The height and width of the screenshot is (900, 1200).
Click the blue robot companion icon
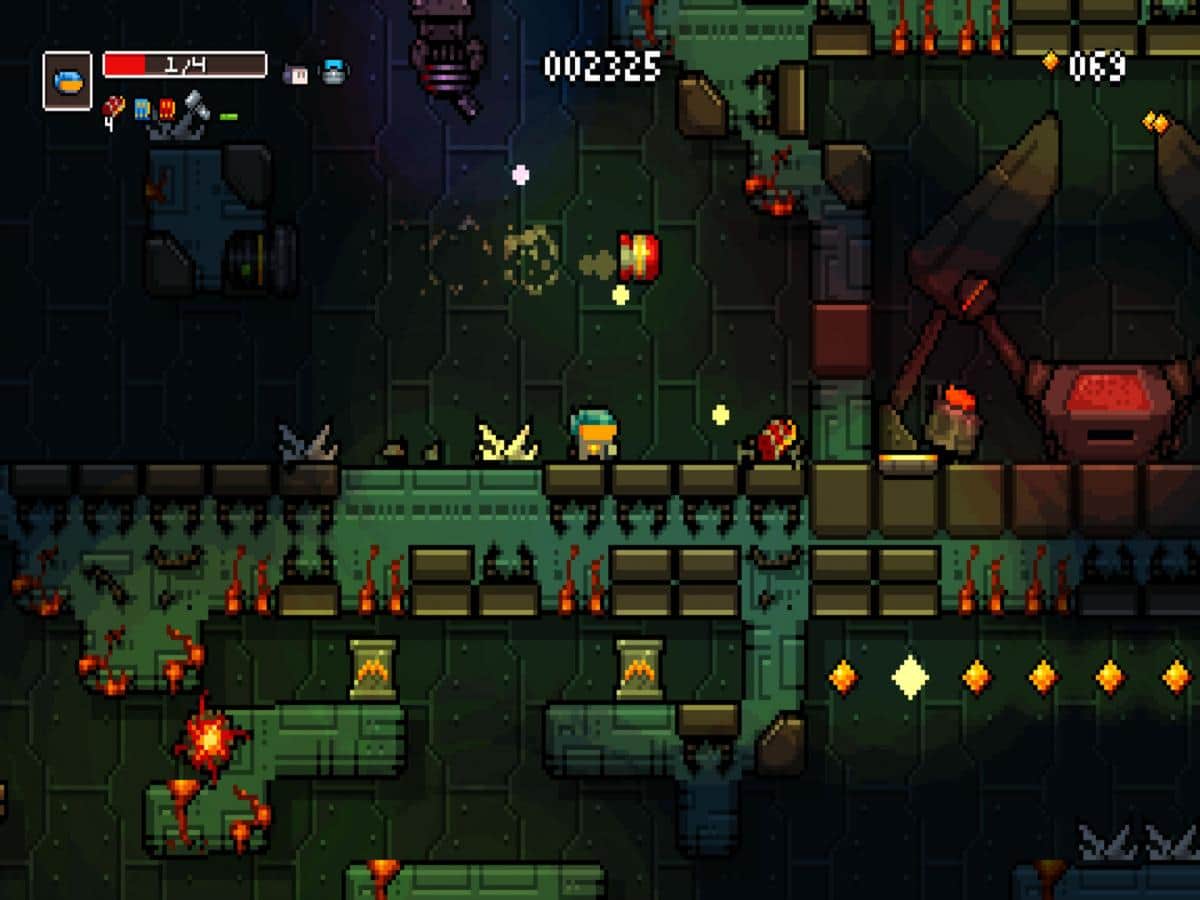333,72
